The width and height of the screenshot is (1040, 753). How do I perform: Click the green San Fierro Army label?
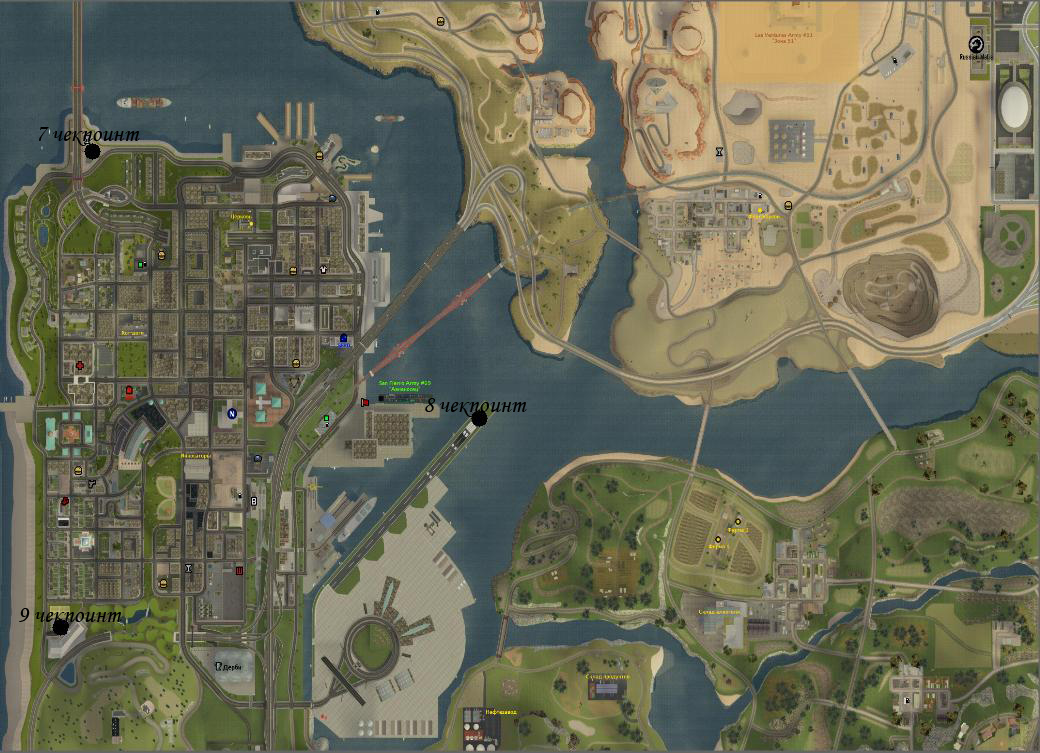point(405,386)
